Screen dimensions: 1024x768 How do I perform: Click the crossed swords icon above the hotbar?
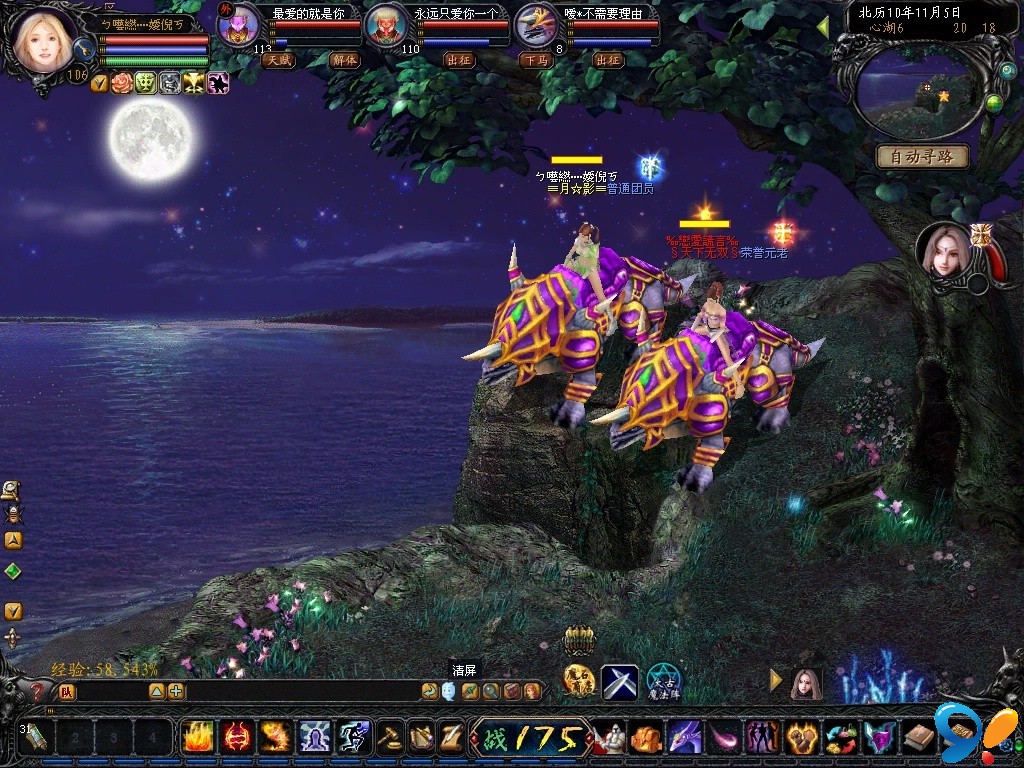(x=619, y=682)
